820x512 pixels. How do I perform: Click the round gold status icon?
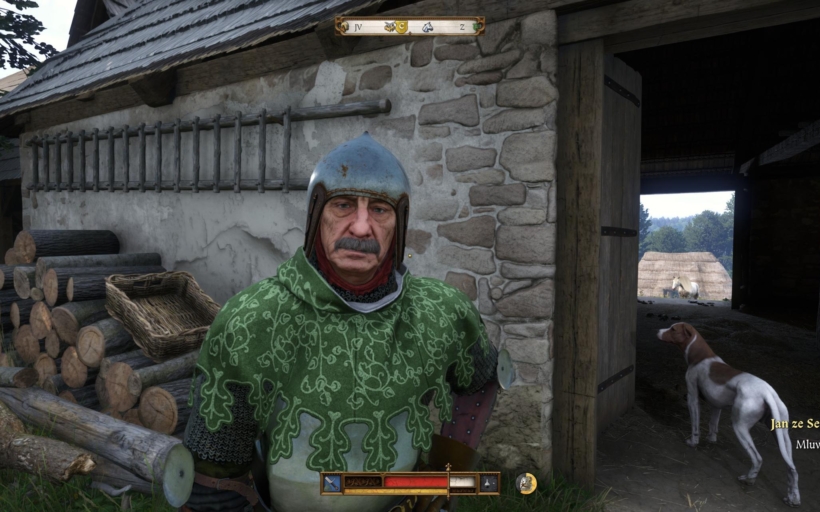tap(526, 483)
